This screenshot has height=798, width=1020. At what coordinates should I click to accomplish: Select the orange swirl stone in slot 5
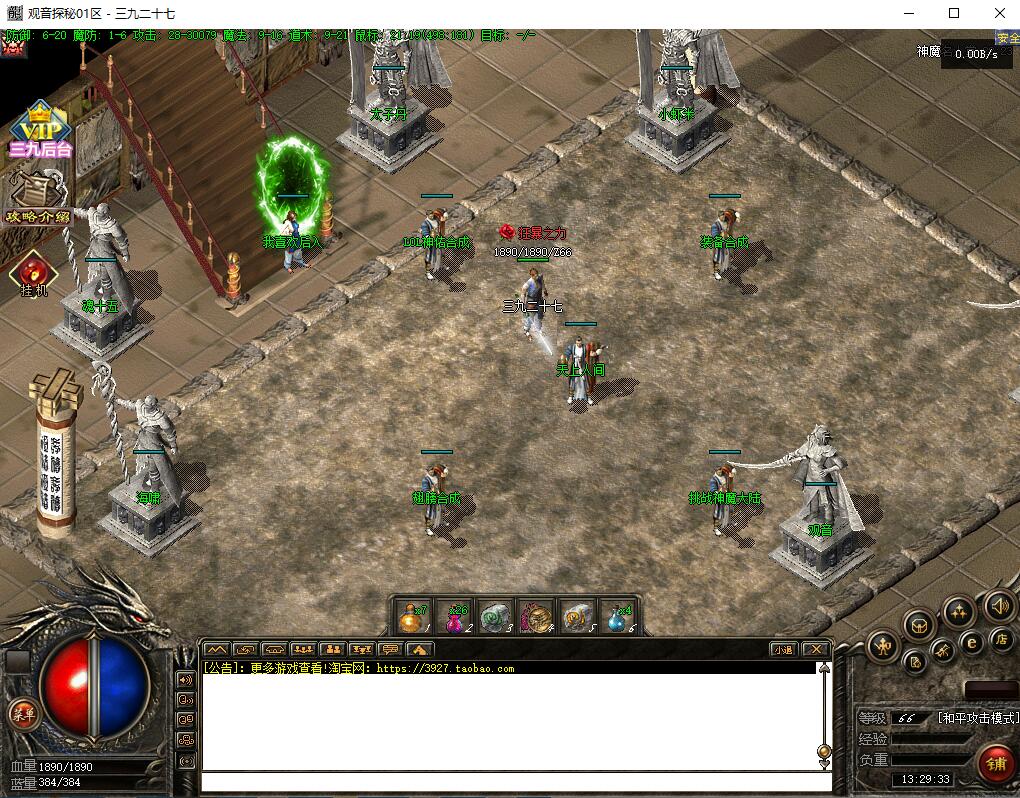click(578, 618)
